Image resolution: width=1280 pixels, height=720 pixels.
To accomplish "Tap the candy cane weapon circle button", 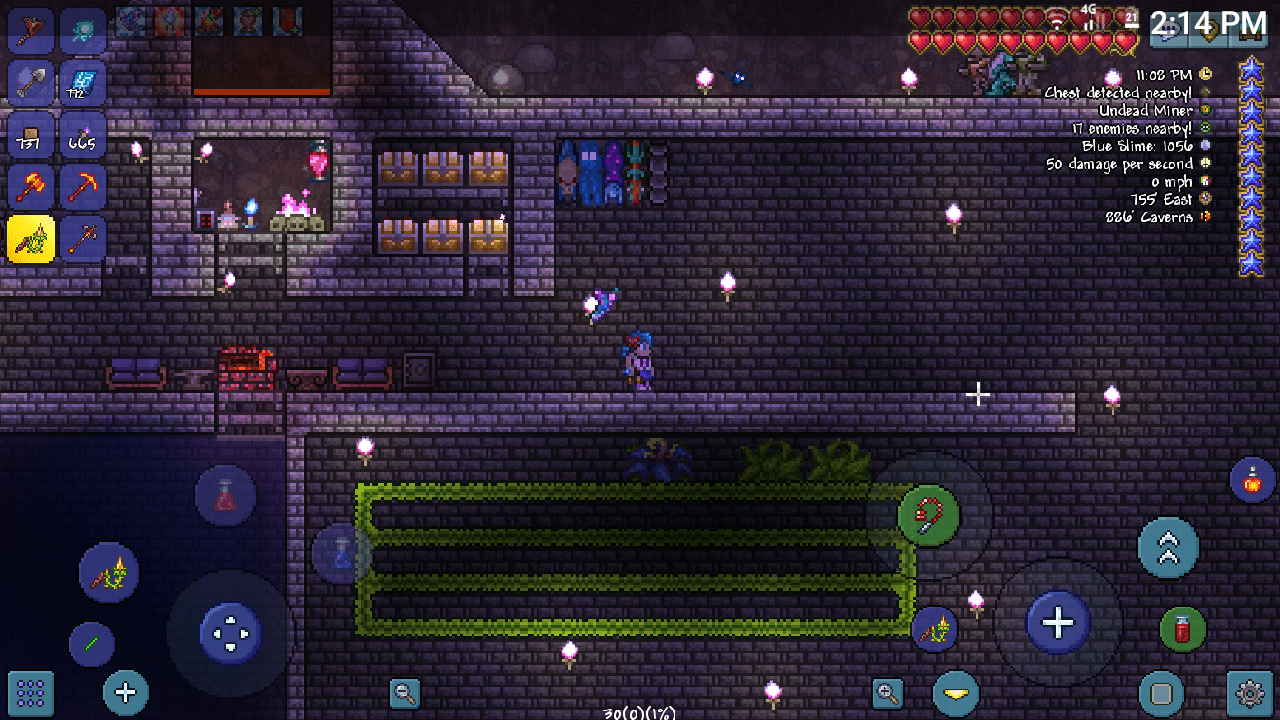I will tap(927, 512).
